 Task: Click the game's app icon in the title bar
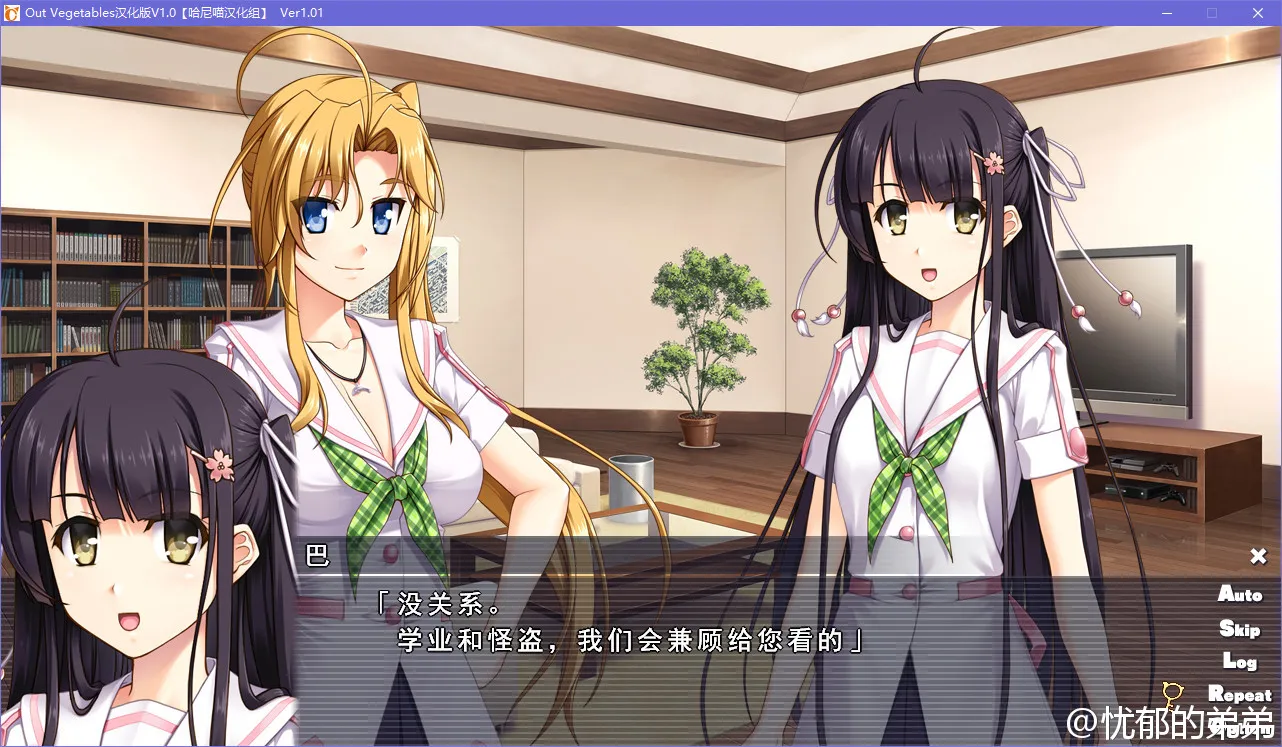click(x=13, y=13)
